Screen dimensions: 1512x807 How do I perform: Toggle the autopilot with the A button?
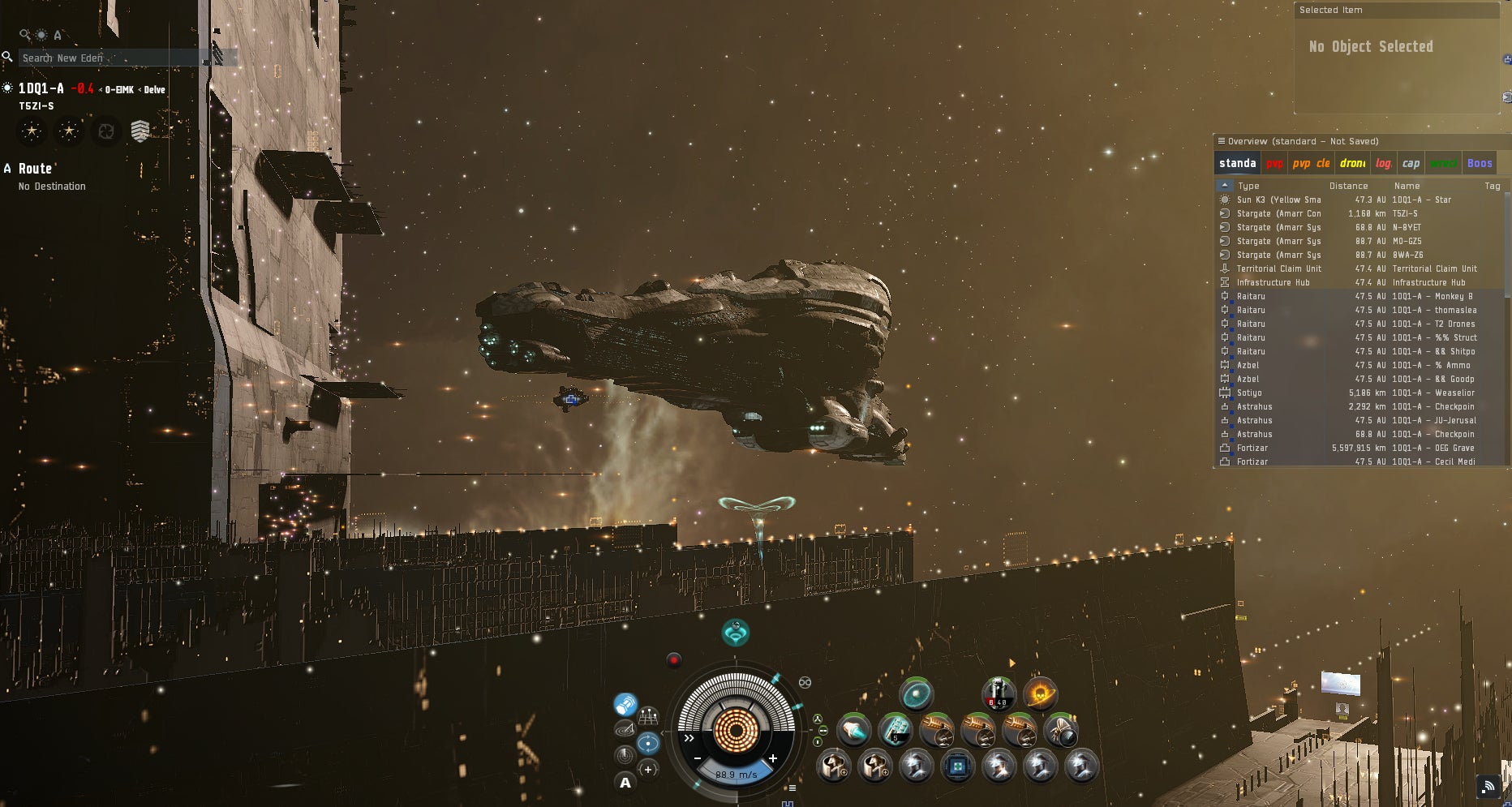[x=626, y=783]
